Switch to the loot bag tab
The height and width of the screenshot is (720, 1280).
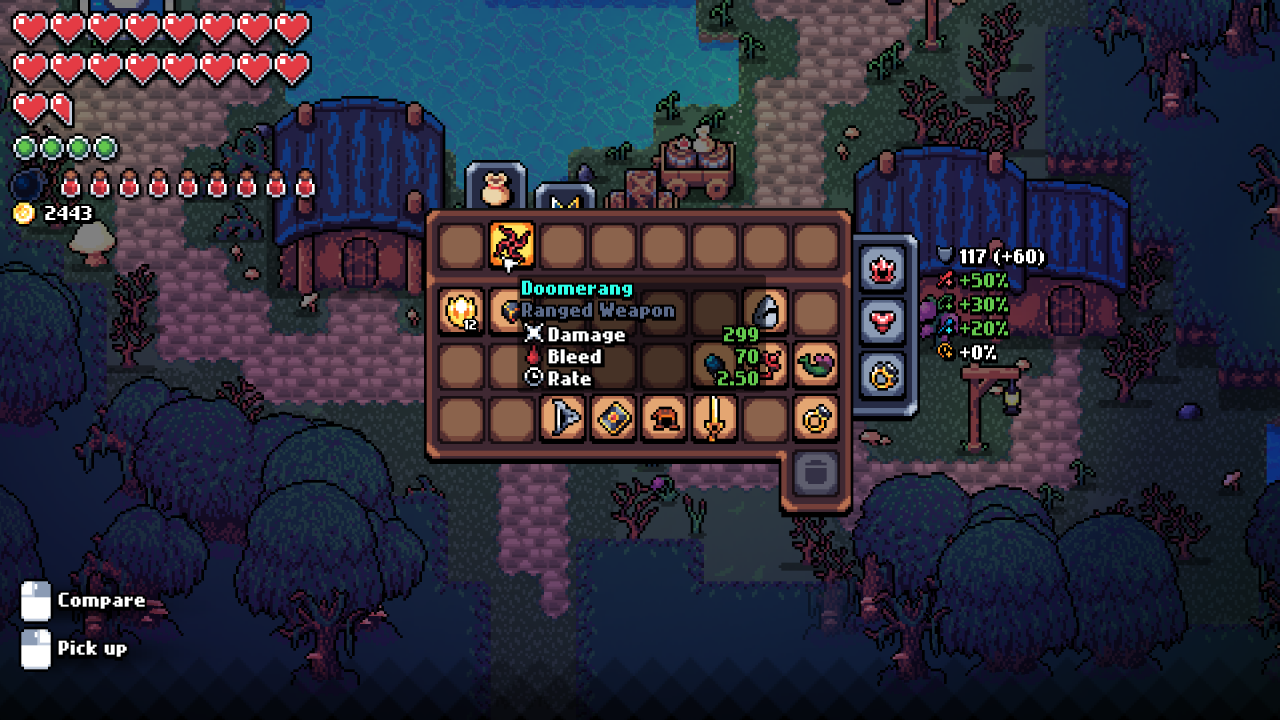tap(497, 188)
